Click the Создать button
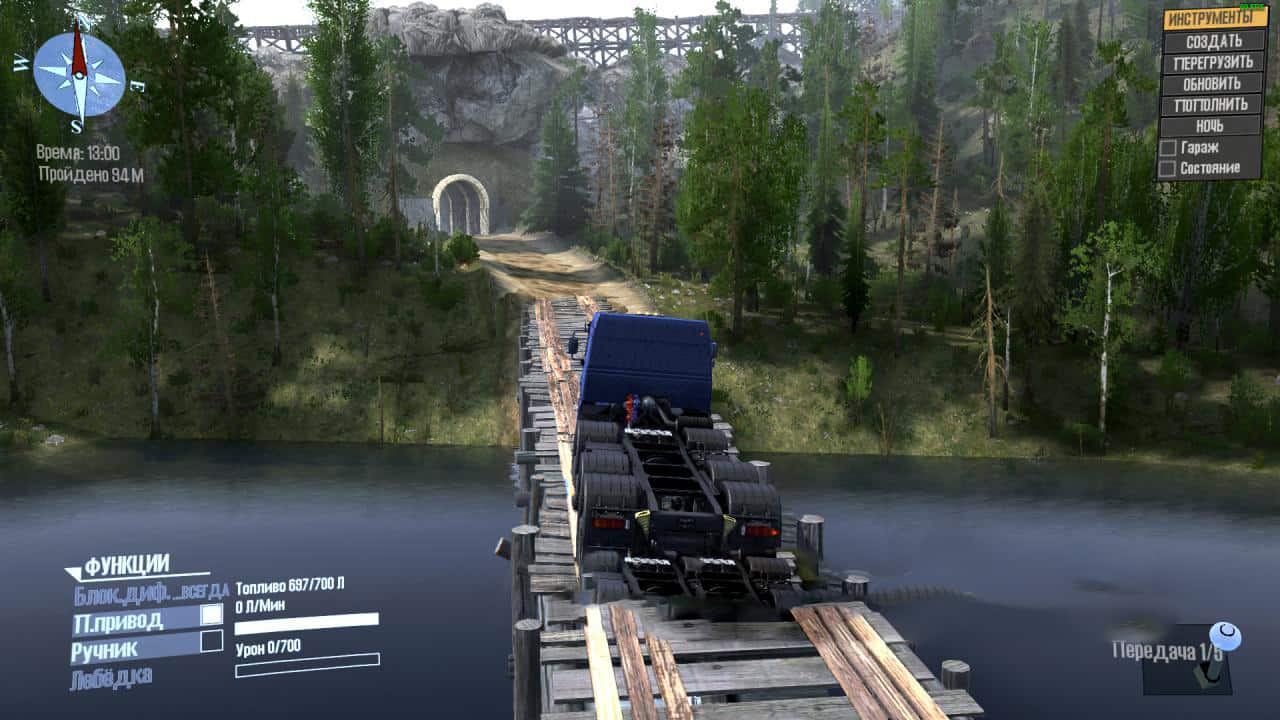This screenshot has width=1280, height=720. pyautogui.click(x=1213, y=41)
